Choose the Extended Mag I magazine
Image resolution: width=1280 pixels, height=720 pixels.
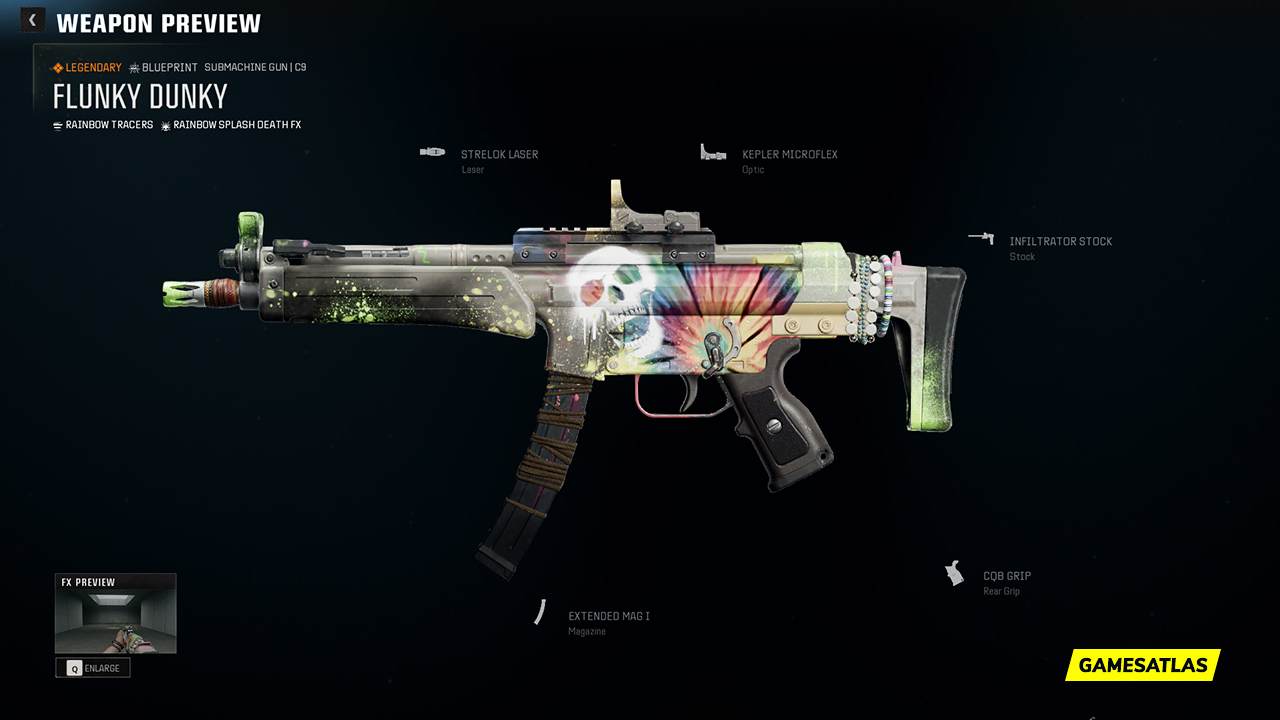[608, 617]
